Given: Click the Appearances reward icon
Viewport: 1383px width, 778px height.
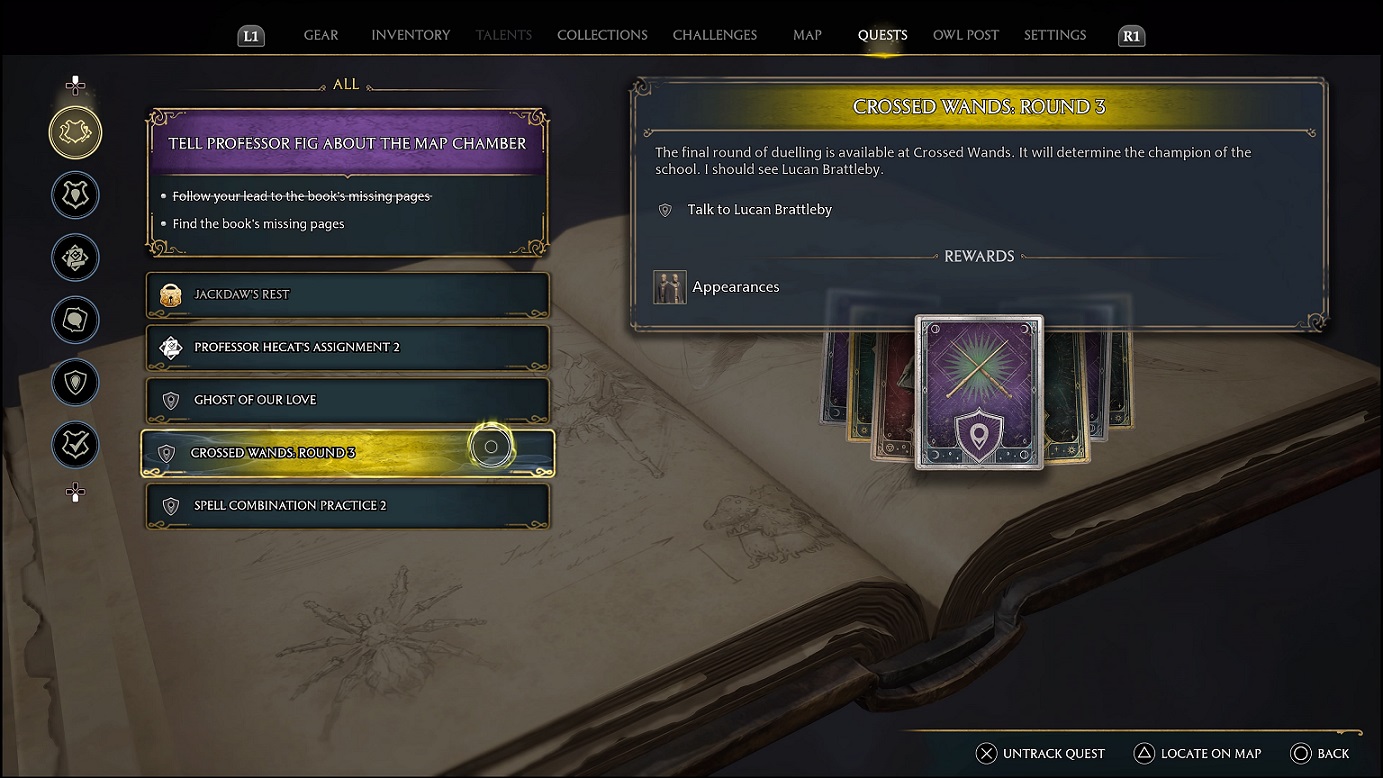Looking at the screenshot, I should pyautogui.click(x=669, y=287).
